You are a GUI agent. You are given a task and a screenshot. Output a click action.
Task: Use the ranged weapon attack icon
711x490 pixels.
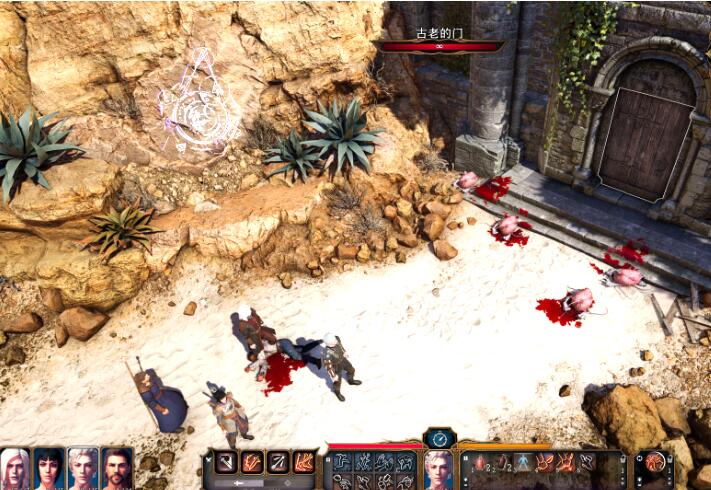pyautogui.click(x=278, y=462)
